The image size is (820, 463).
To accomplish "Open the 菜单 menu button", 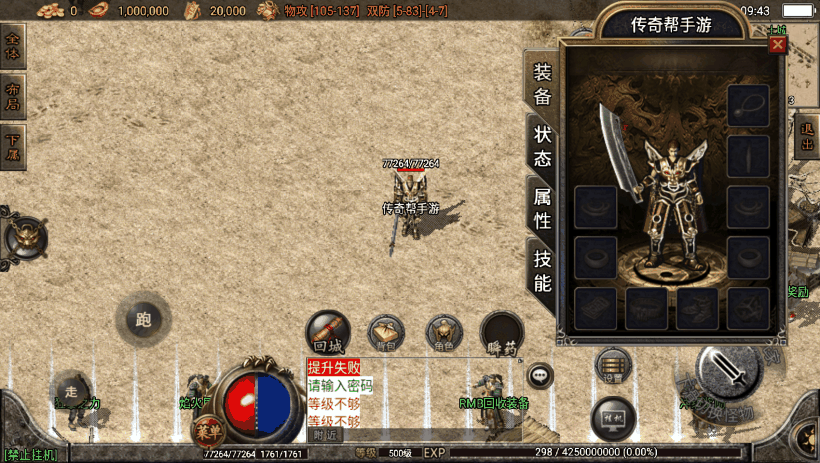I will [206, 431].
